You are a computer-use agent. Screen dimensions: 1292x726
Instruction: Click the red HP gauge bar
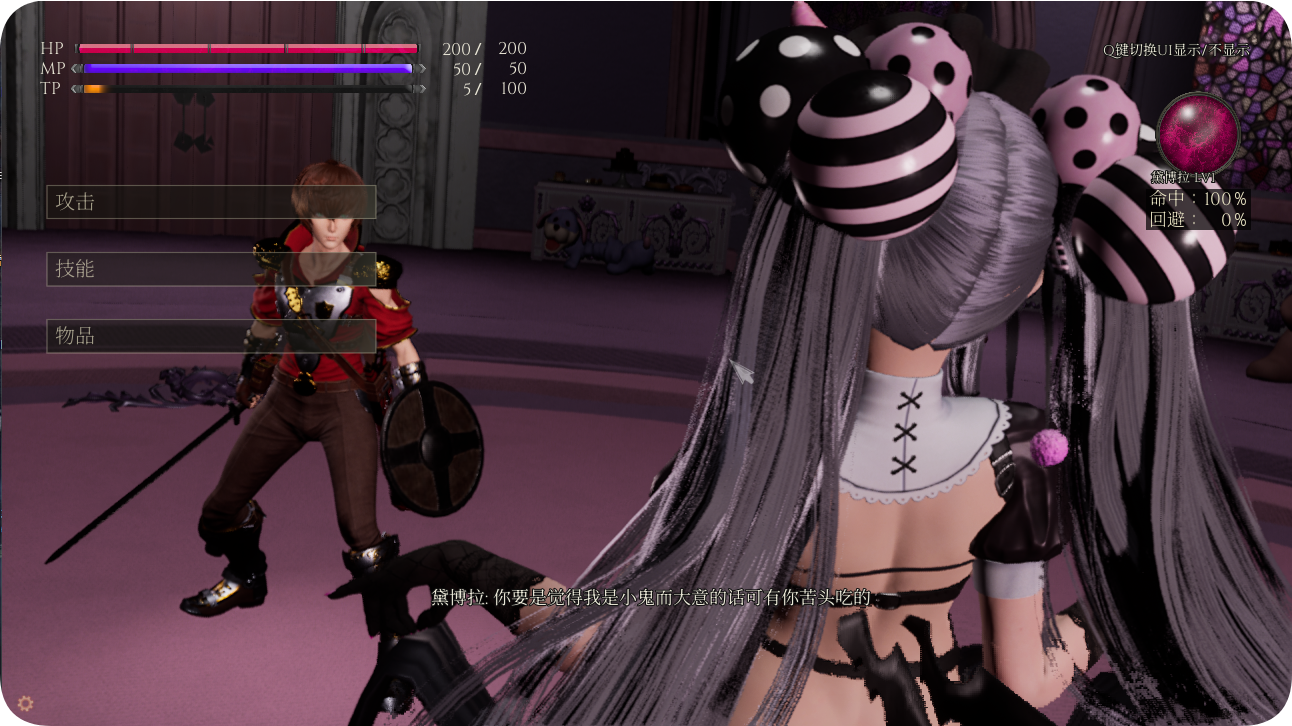[x=250, y=48]
